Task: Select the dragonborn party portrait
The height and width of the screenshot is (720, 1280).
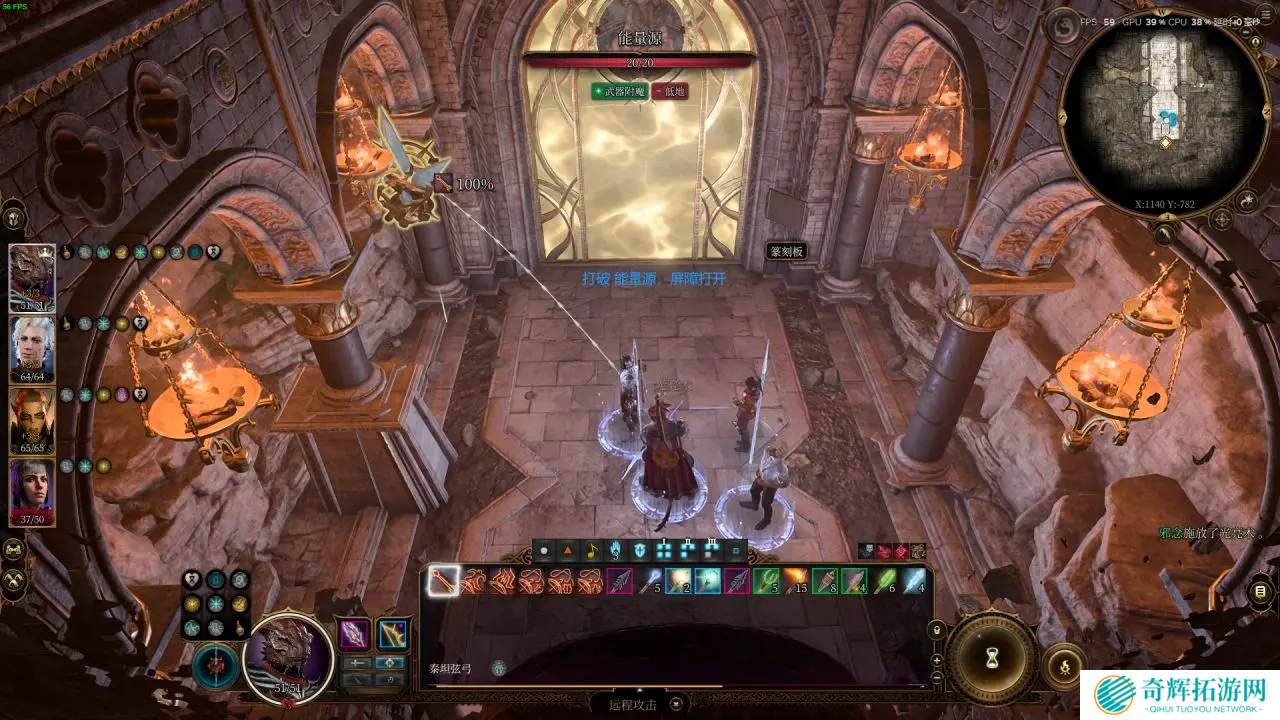Action: point(32,278)
